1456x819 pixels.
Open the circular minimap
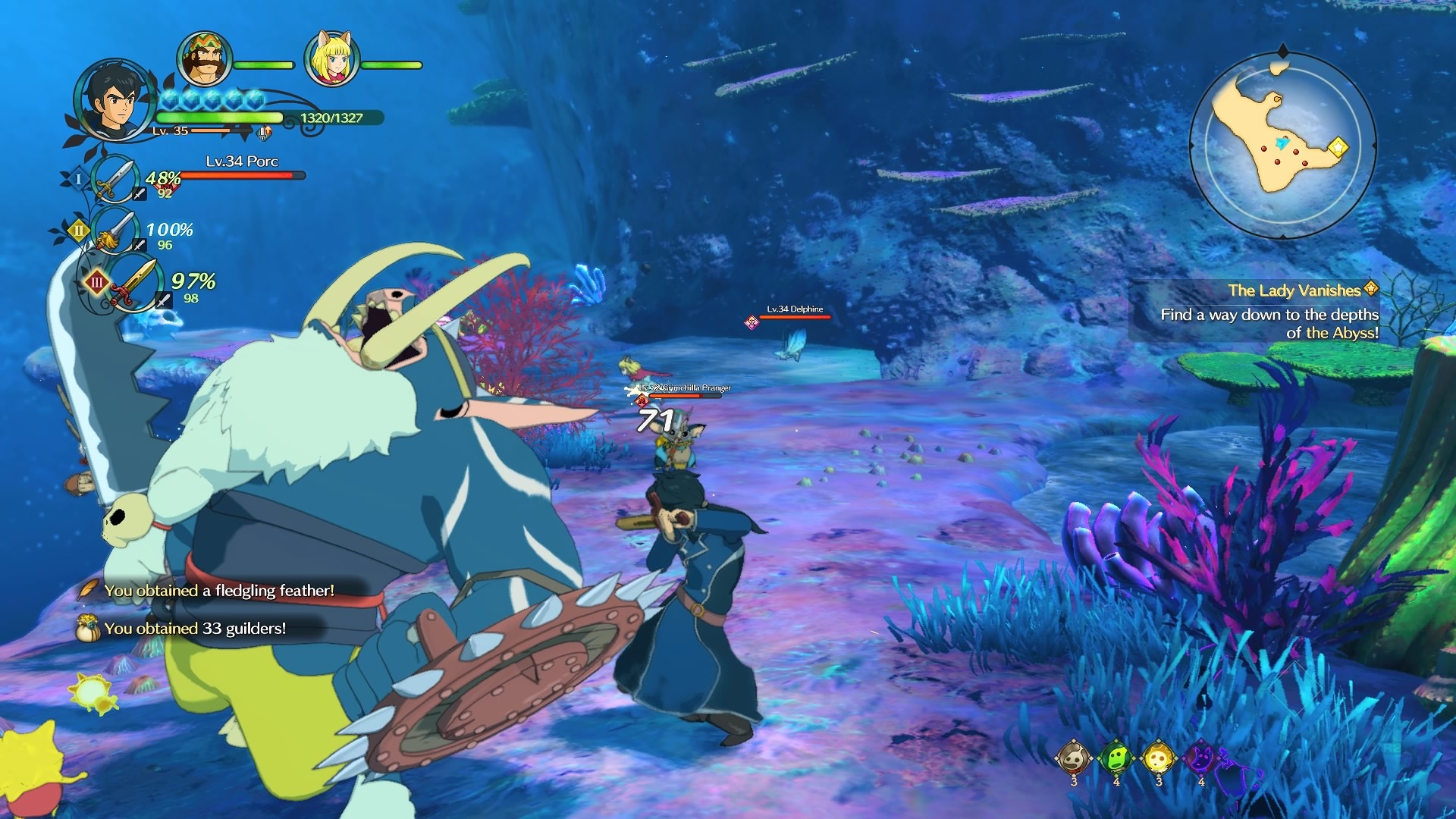pyautogui.click(x=1282, y=145)
